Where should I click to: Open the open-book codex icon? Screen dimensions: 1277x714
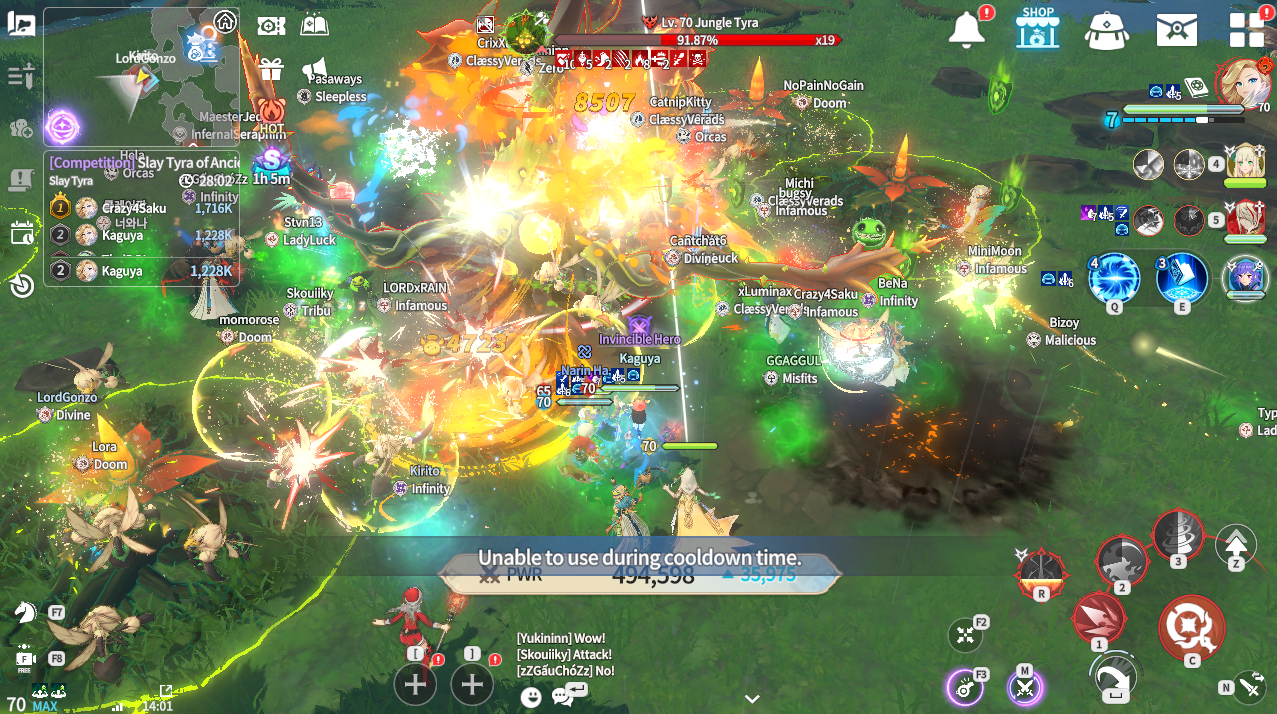(315, 25)
